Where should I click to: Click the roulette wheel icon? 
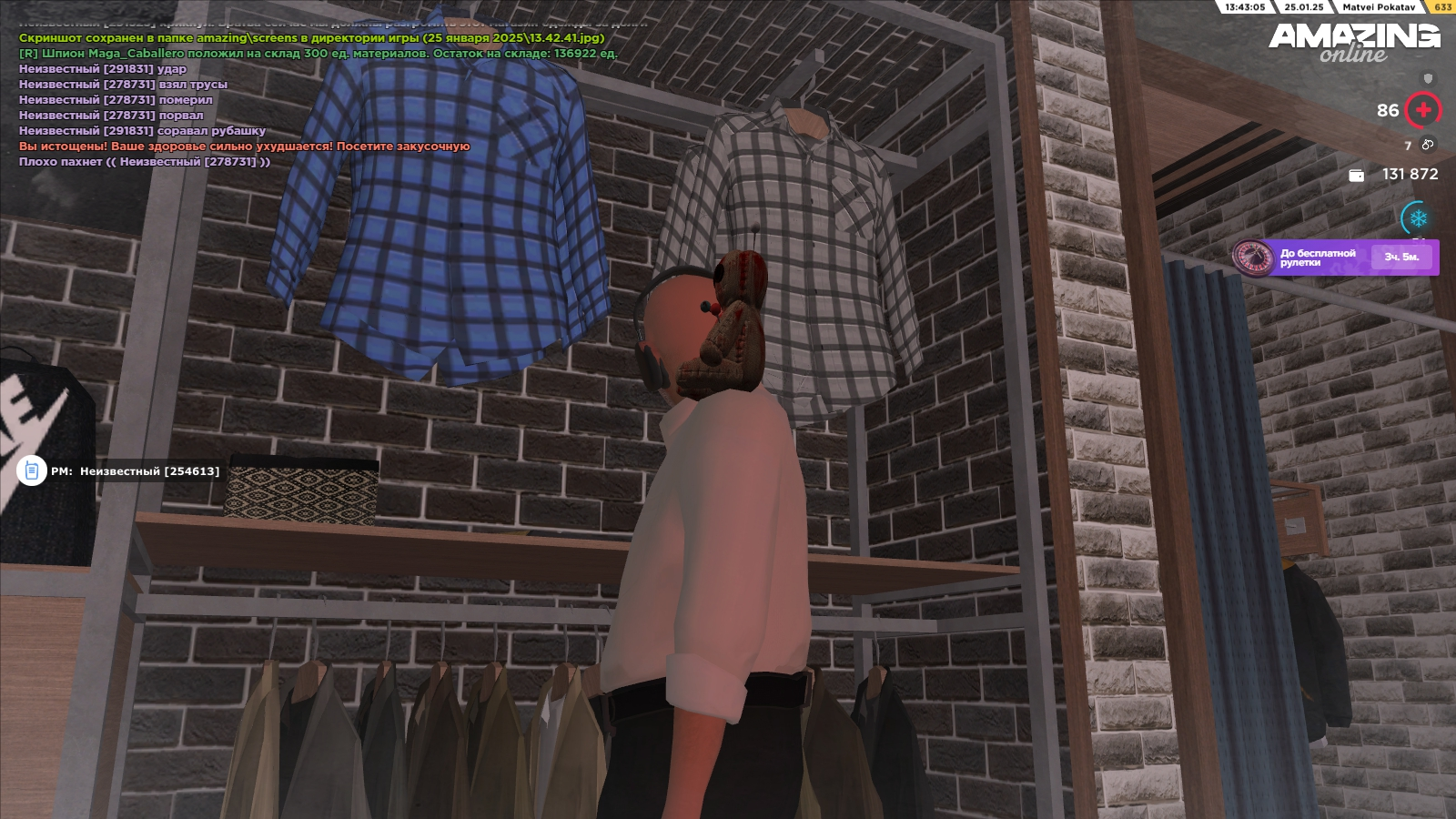coord(1252,257)
